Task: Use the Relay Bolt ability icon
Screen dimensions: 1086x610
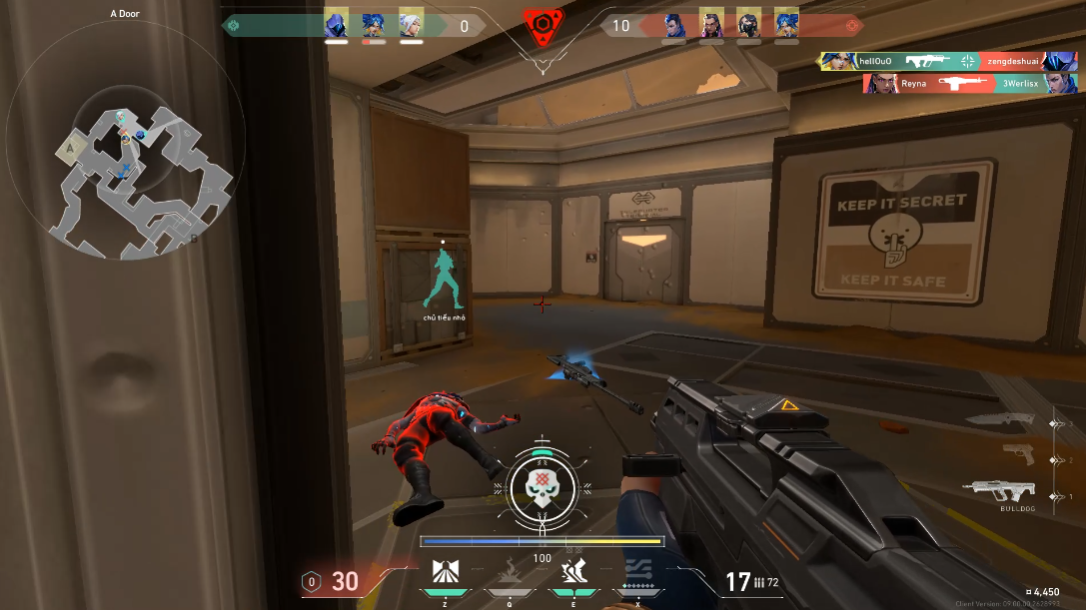Action: point(510,573)
